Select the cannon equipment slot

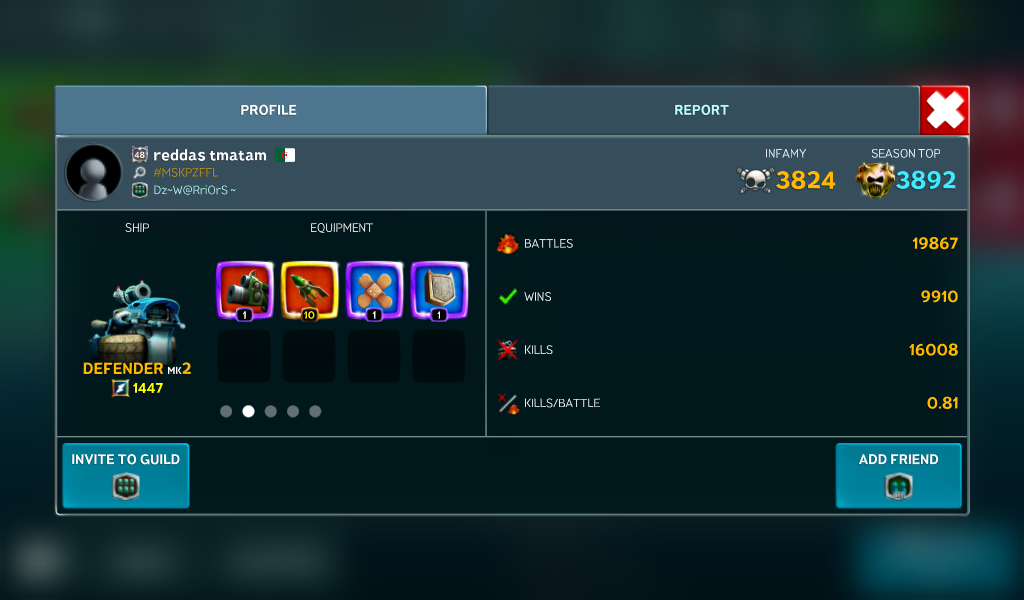click(244, 290)
